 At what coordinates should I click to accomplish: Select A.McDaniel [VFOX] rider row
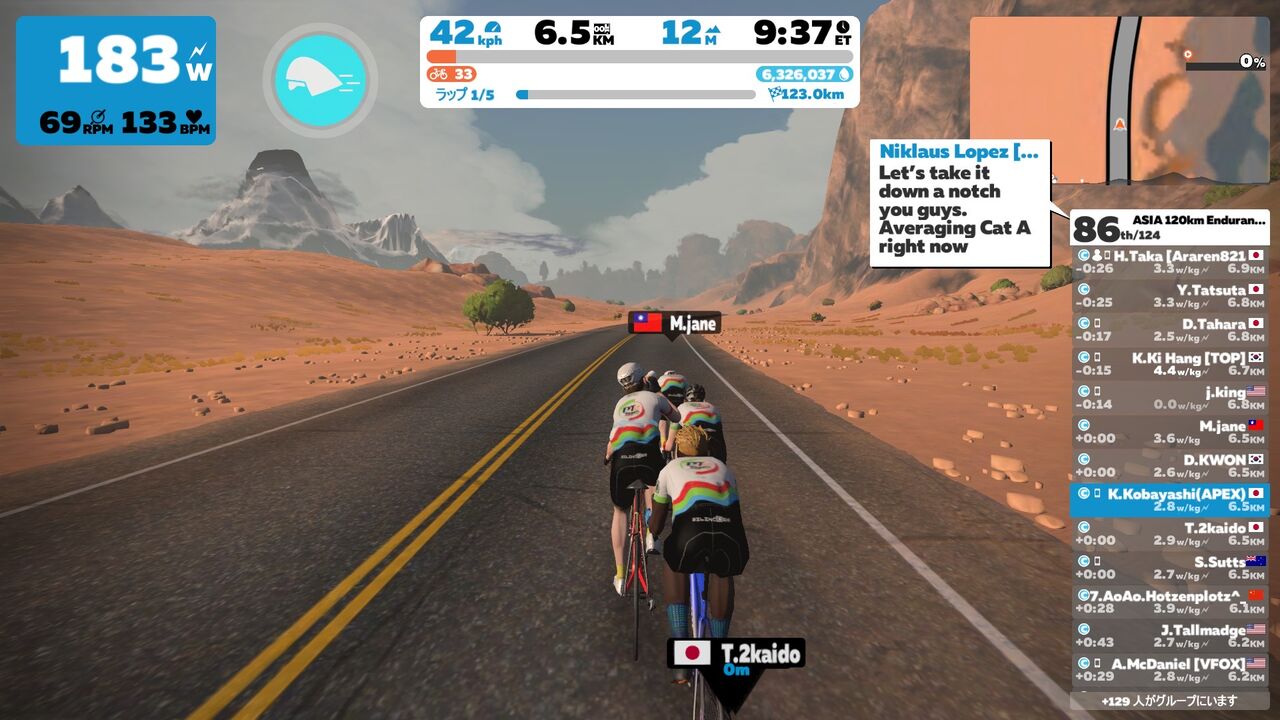[x=1169, y=669]
